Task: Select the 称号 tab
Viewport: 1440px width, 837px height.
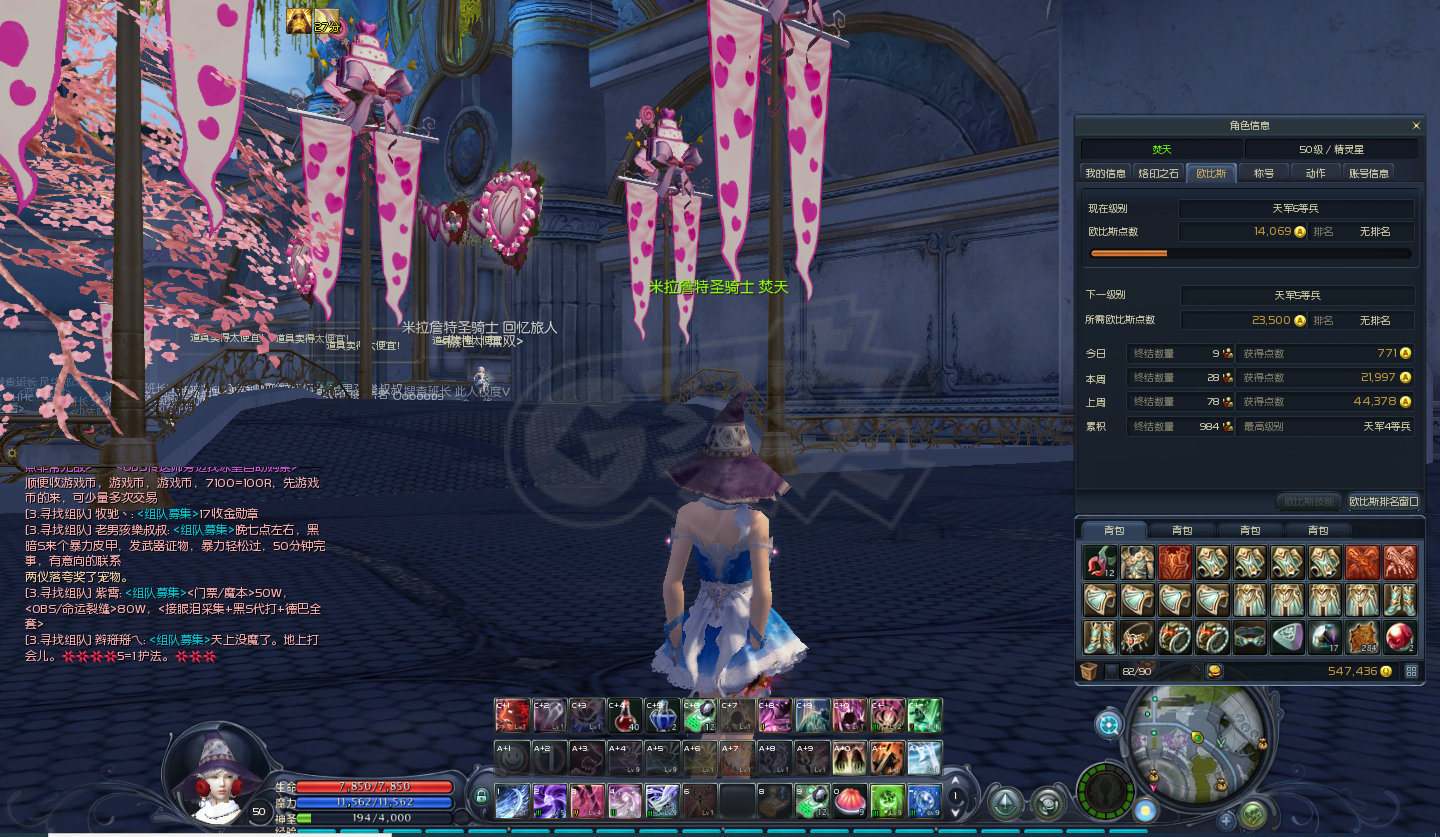Action: [x=1264, y=173]
